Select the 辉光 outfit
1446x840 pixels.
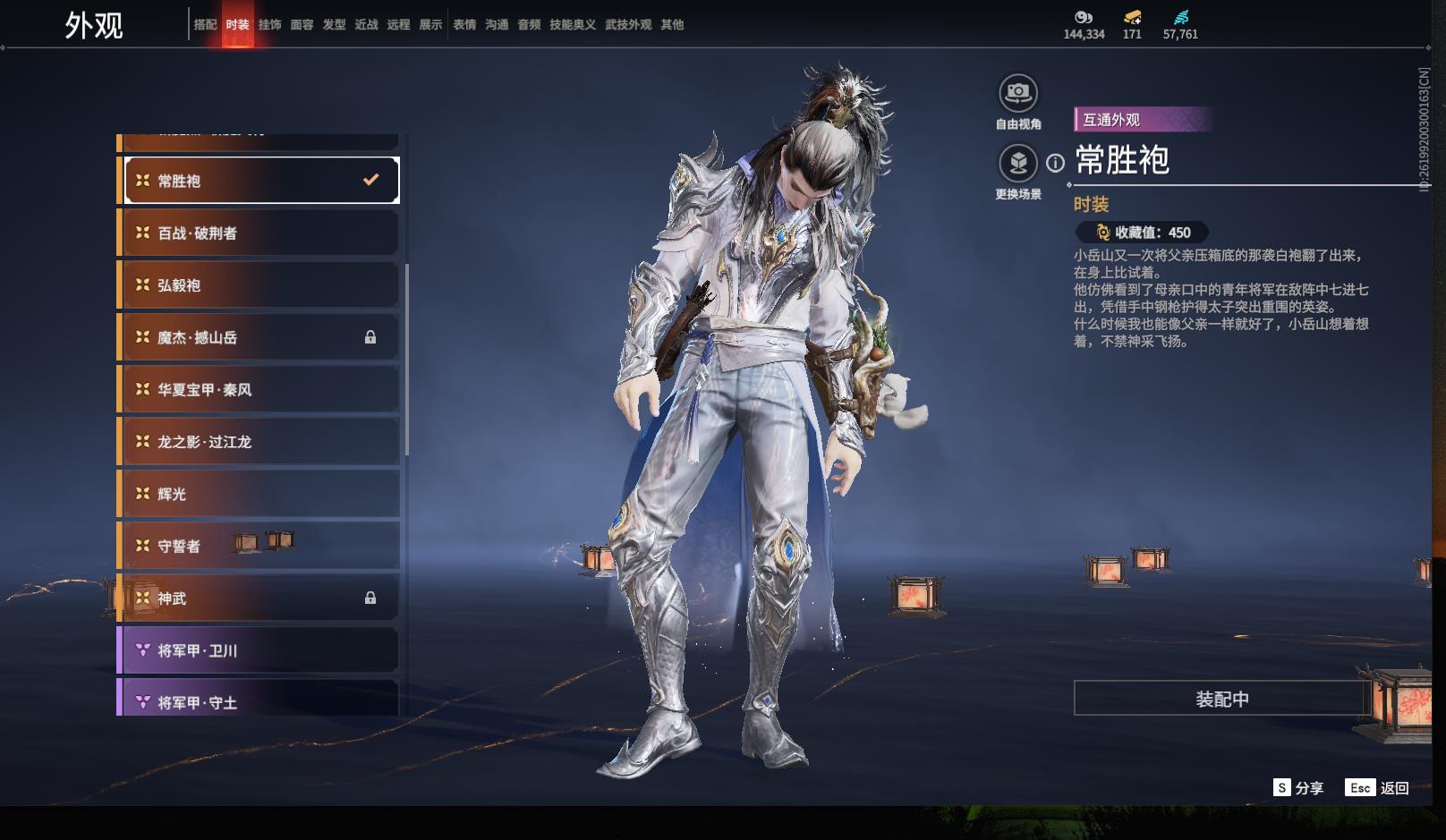click(259, 494)
